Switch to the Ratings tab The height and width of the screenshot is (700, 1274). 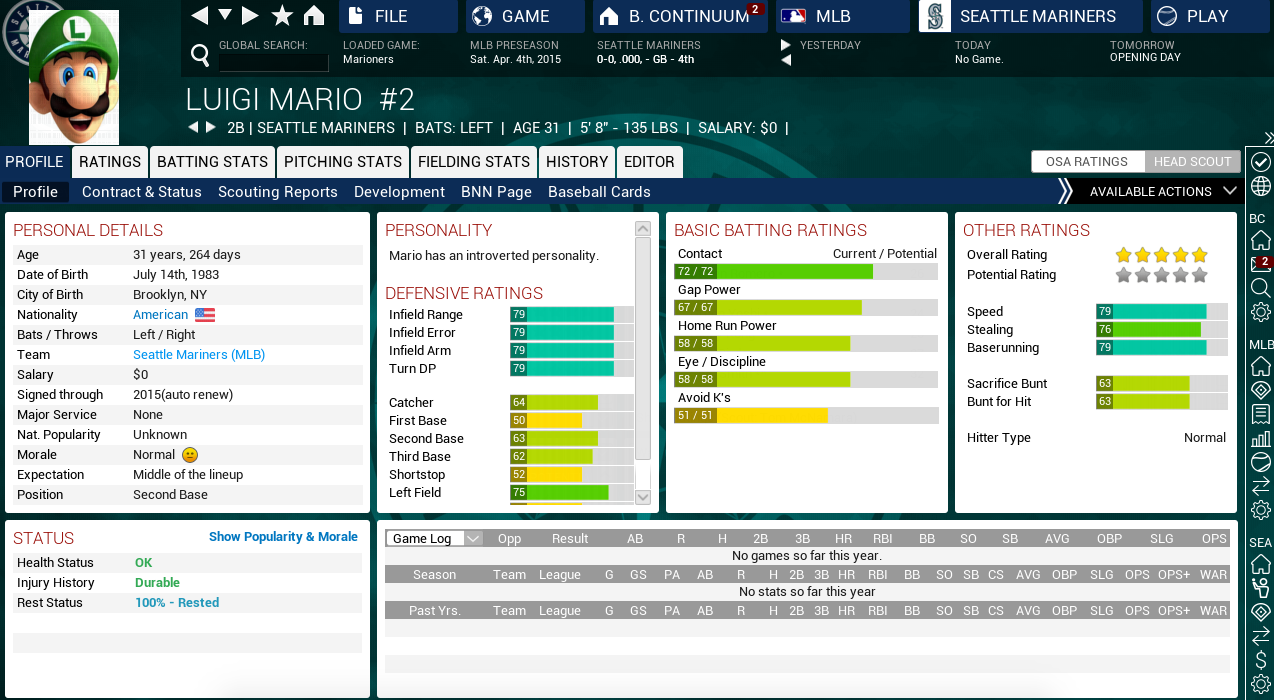click(110, 162)
